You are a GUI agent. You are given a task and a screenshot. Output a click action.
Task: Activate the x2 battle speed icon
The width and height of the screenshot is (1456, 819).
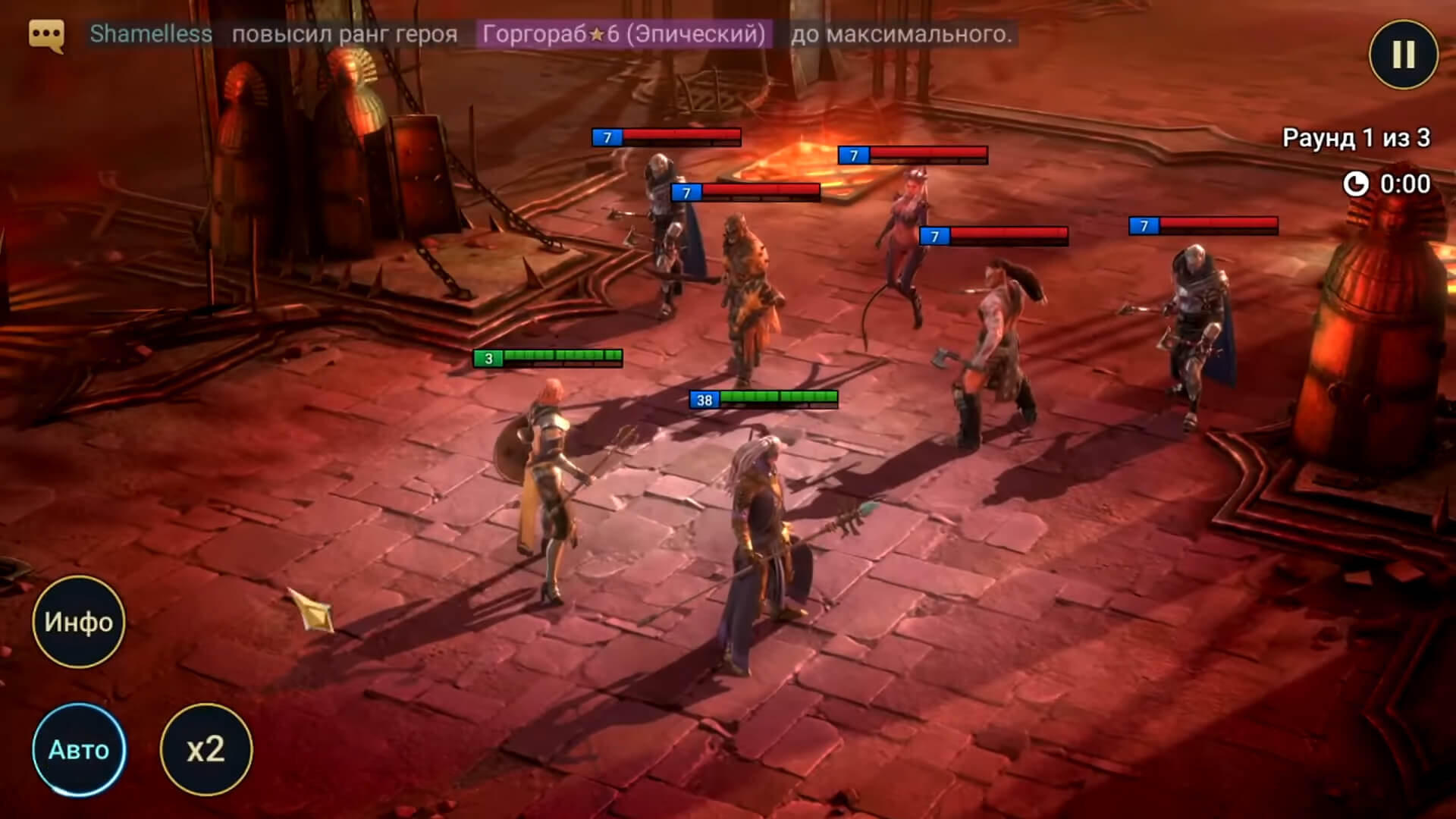click(x=206, y=751)
